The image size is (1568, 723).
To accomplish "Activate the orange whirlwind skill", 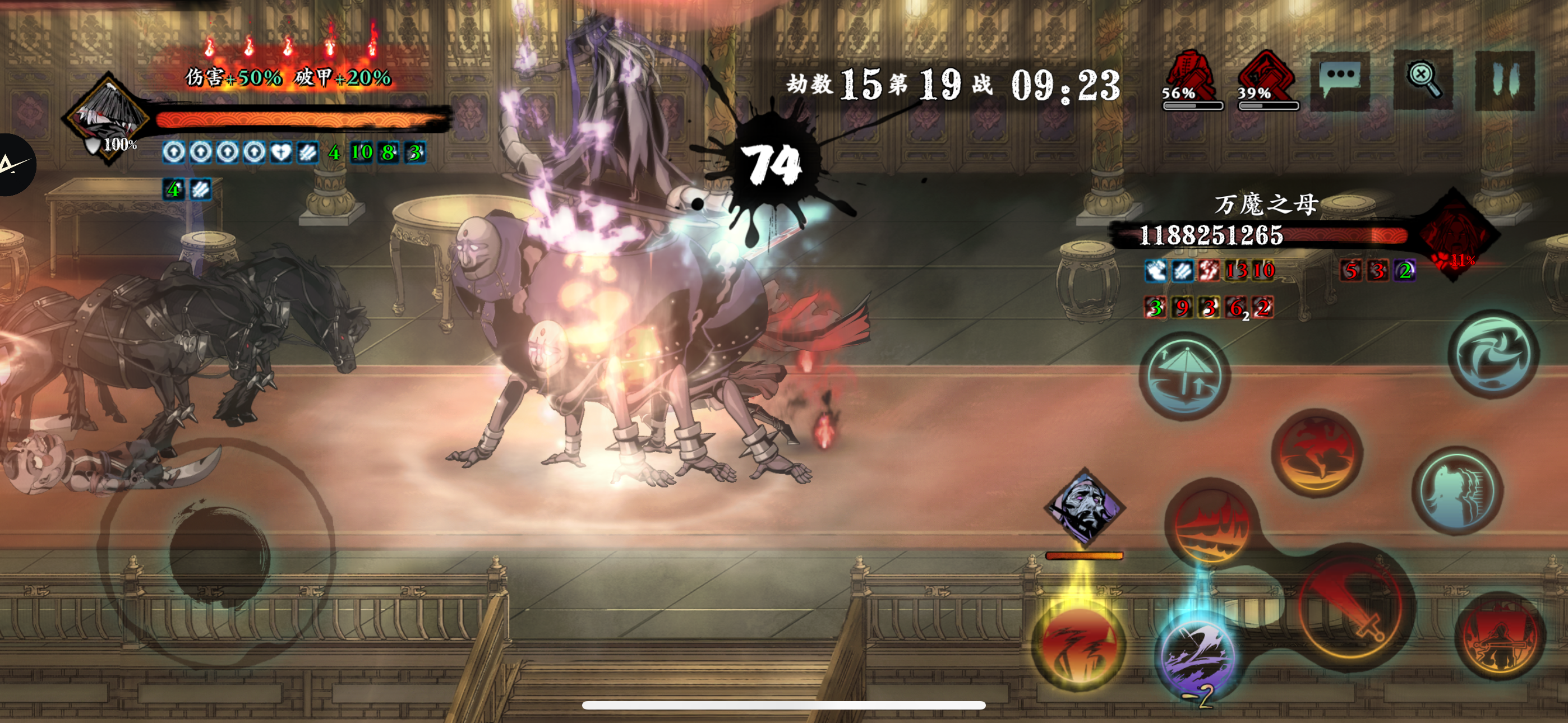I will 1317,452.
